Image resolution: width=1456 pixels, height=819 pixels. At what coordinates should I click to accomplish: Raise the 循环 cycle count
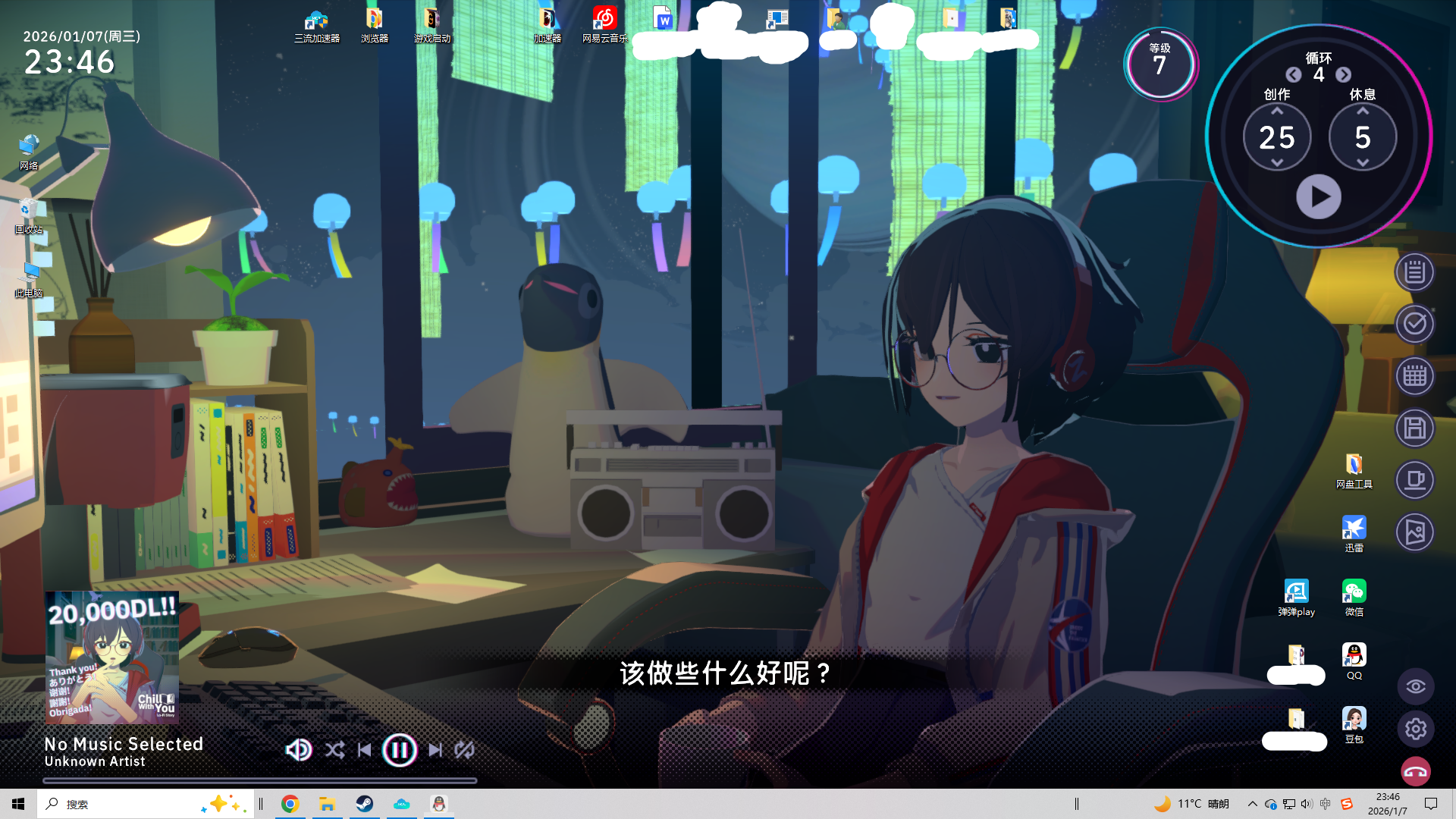[x=1344, y=74]
